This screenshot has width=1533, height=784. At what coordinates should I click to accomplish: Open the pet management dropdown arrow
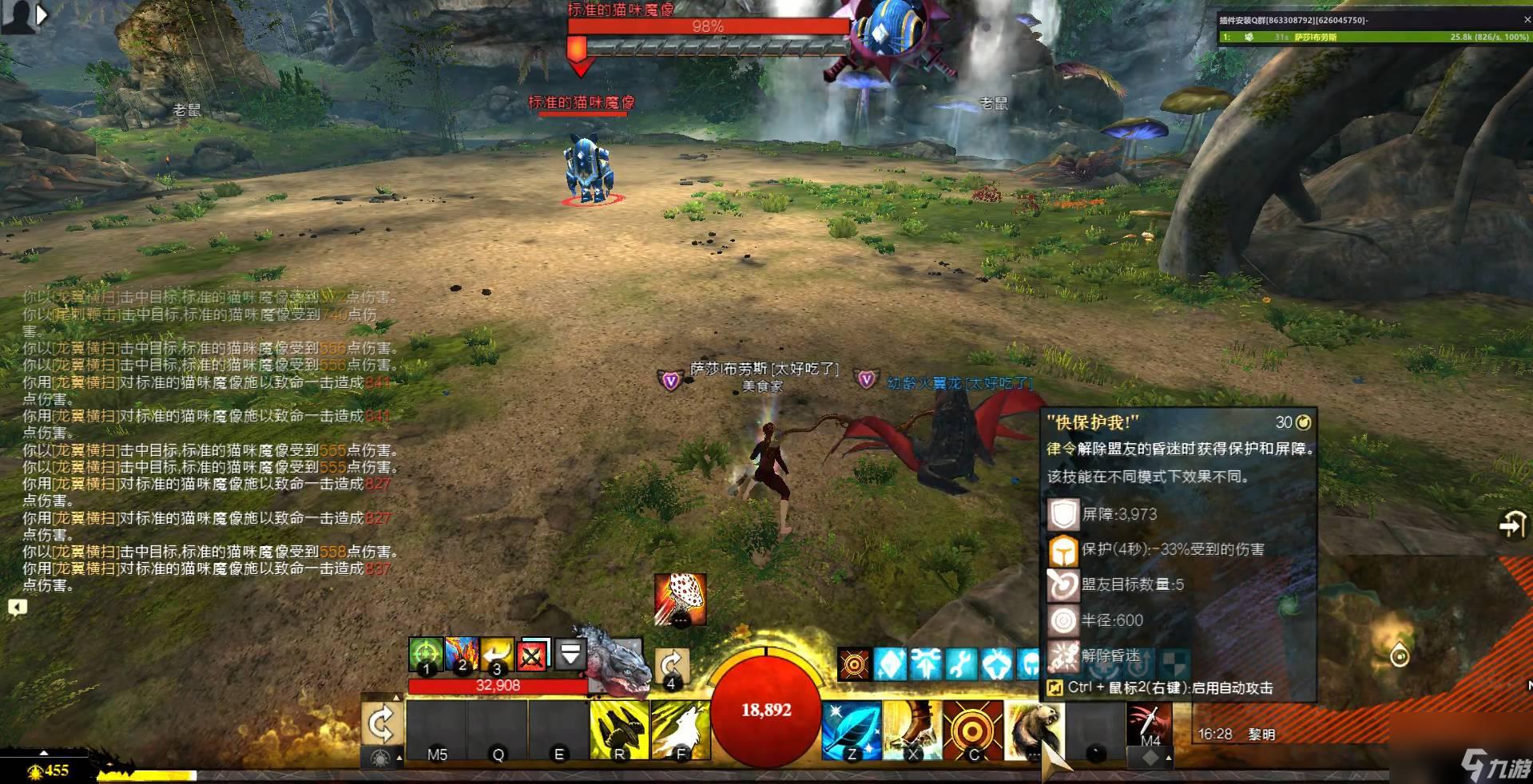click(570, 655)
